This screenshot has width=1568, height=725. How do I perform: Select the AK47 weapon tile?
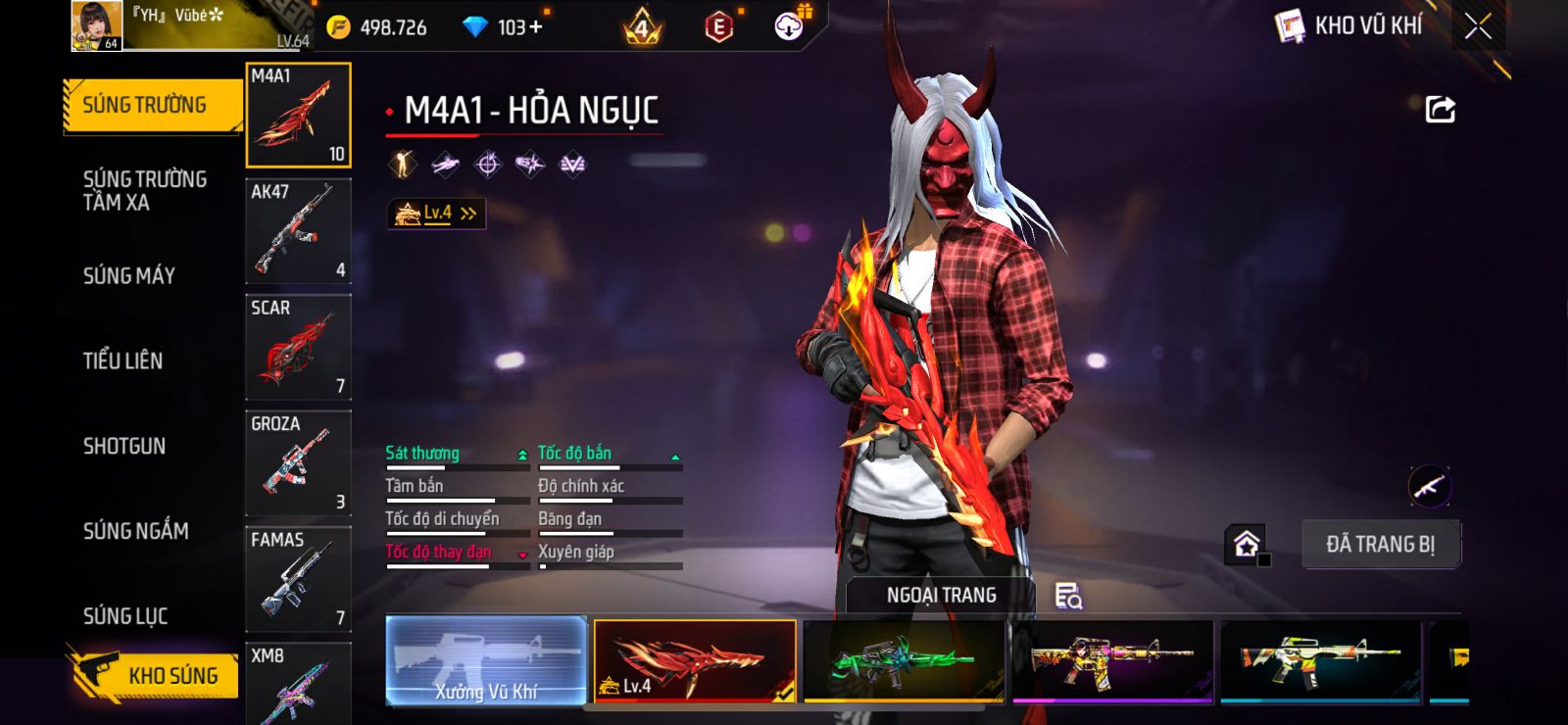pos(298,231)
